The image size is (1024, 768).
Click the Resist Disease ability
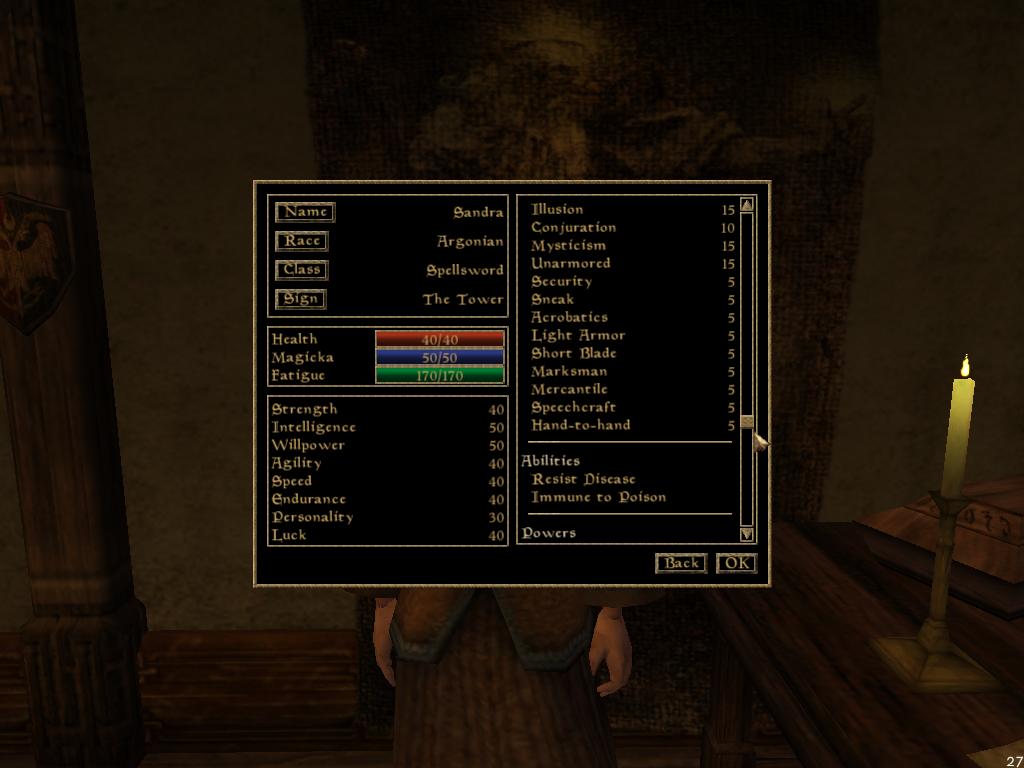[x=583, y=480]
